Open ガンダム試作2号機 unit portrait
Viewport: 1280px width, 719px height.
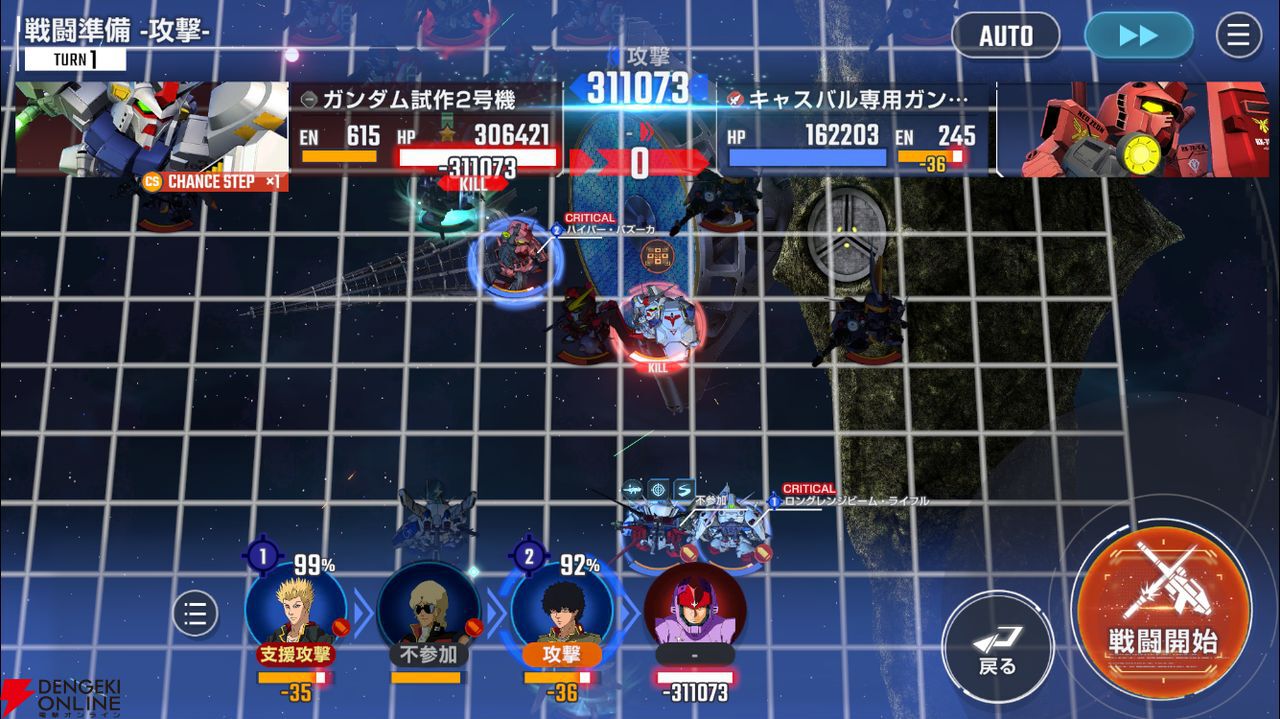click(x=150, y=127)
